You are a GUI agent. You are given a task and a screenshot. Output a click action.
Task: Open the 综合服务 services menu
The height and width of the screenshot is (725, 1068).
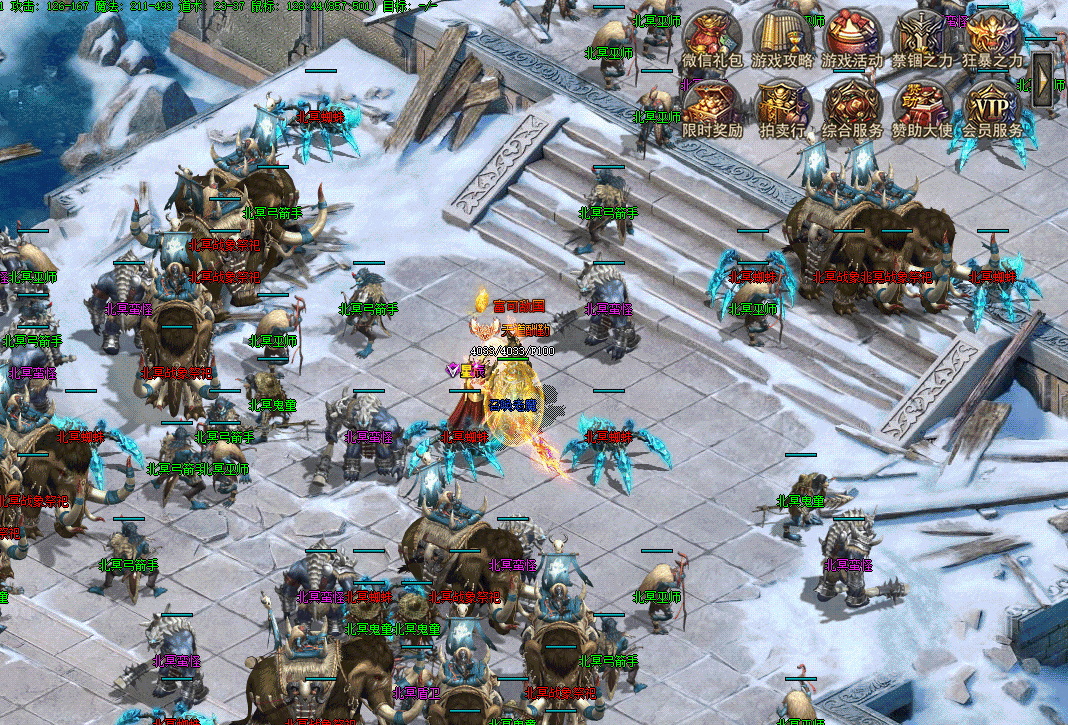tap(852, 107)
